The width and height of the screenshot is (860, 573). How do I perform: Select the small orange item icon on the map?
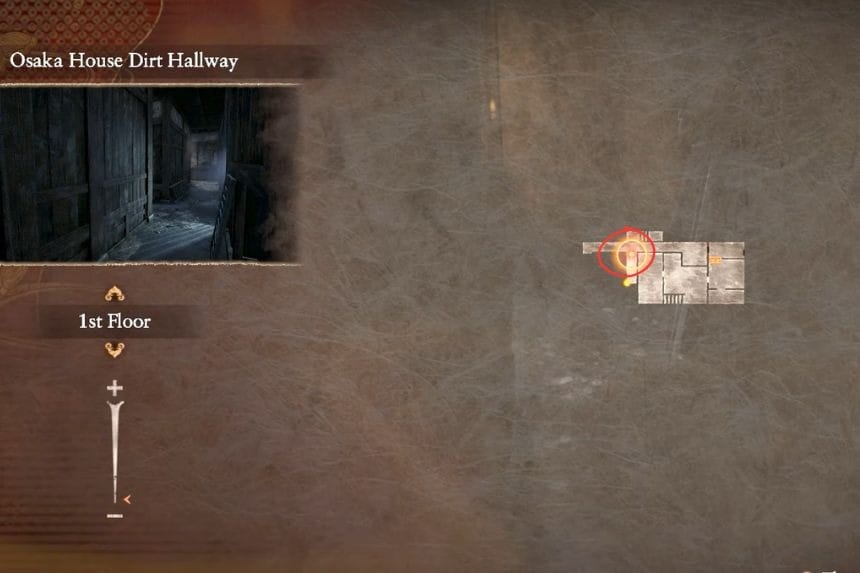[x=715, y=261]
